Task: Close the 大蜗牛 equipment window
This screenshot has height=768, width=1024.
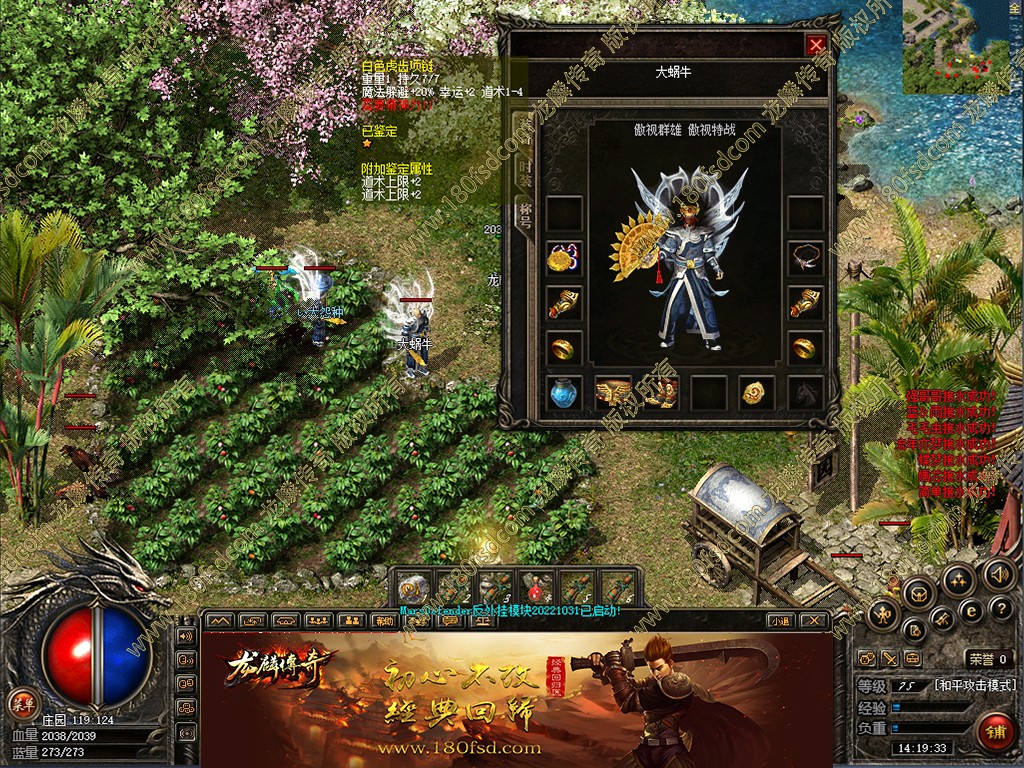Action: tap(817, 45)
